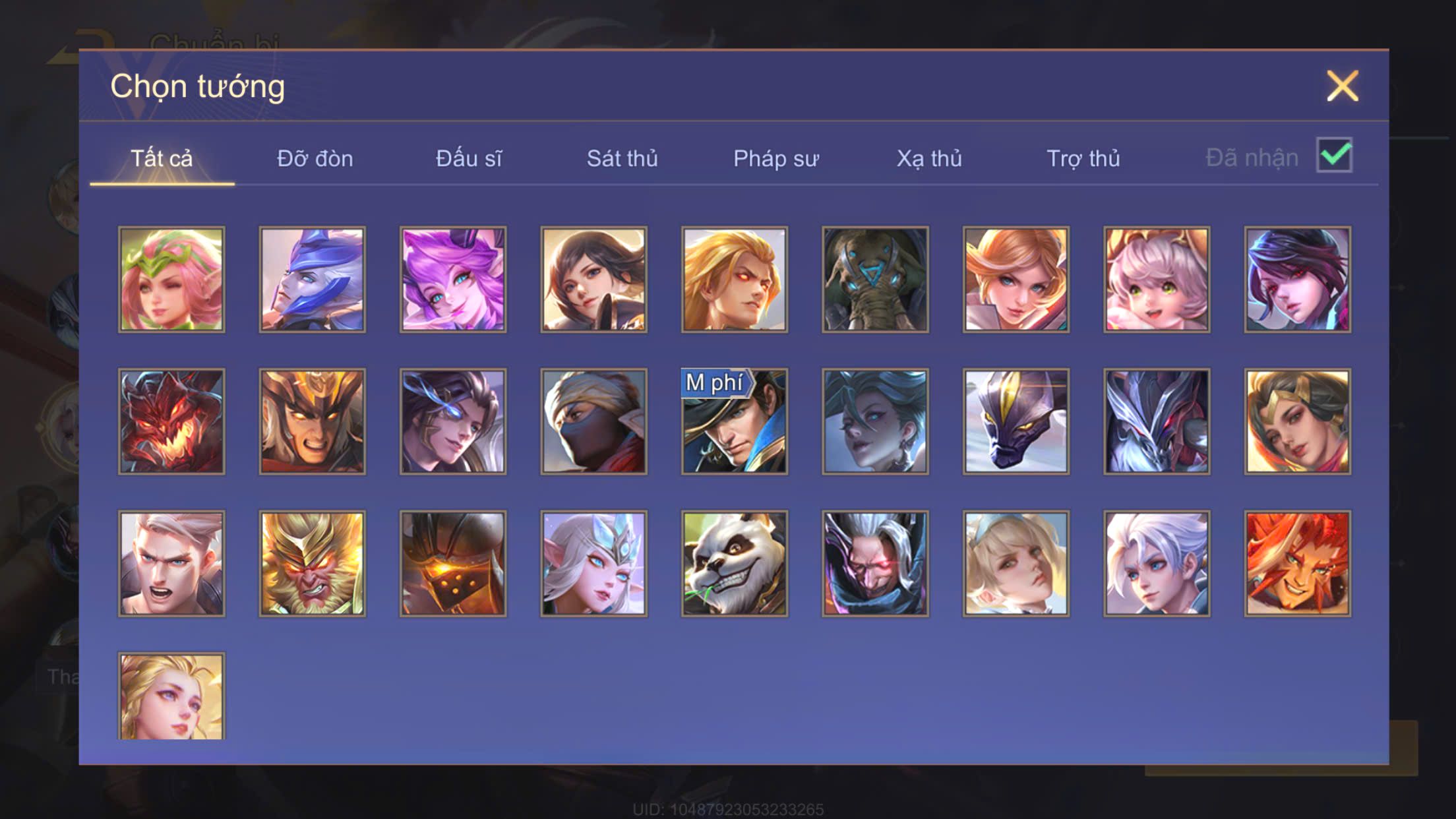Select the purple-haired girl with horns
1456x819 pixels.
click(x=453, y=280)
